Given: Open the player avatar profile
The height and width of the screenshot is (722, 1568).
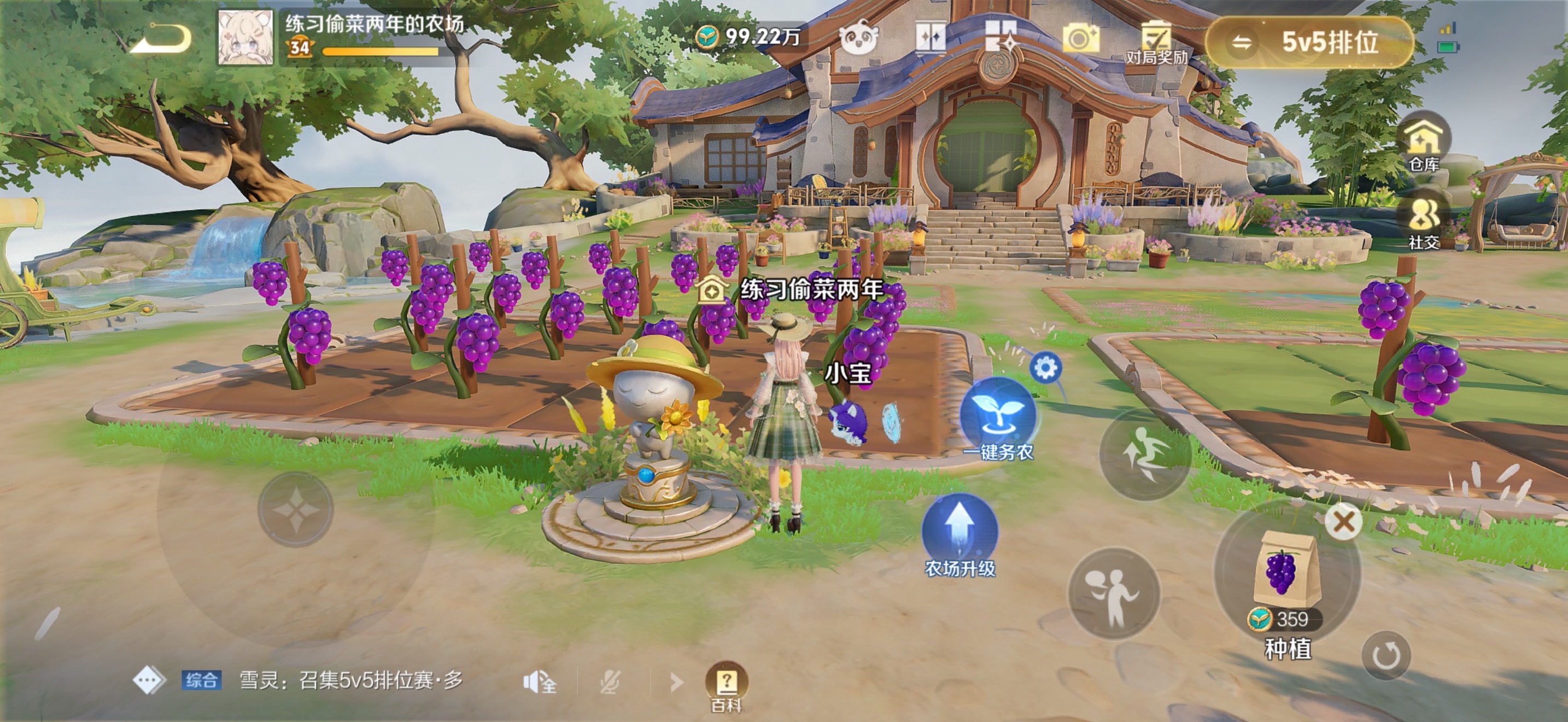Looking at the screenshot, I should (245, 38).
